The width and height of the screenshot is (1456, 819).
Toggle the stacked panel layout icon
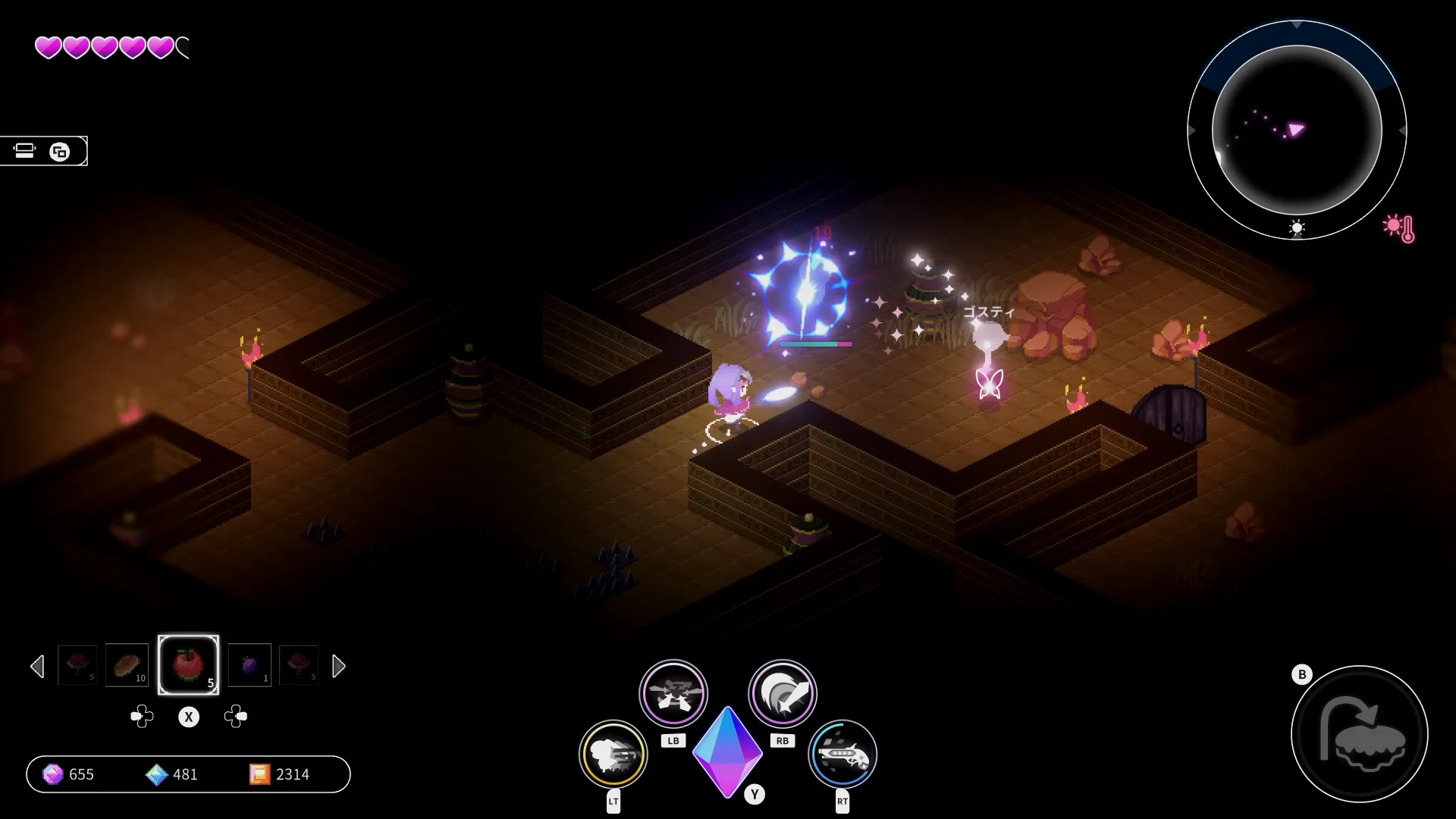tap(25, 151)
